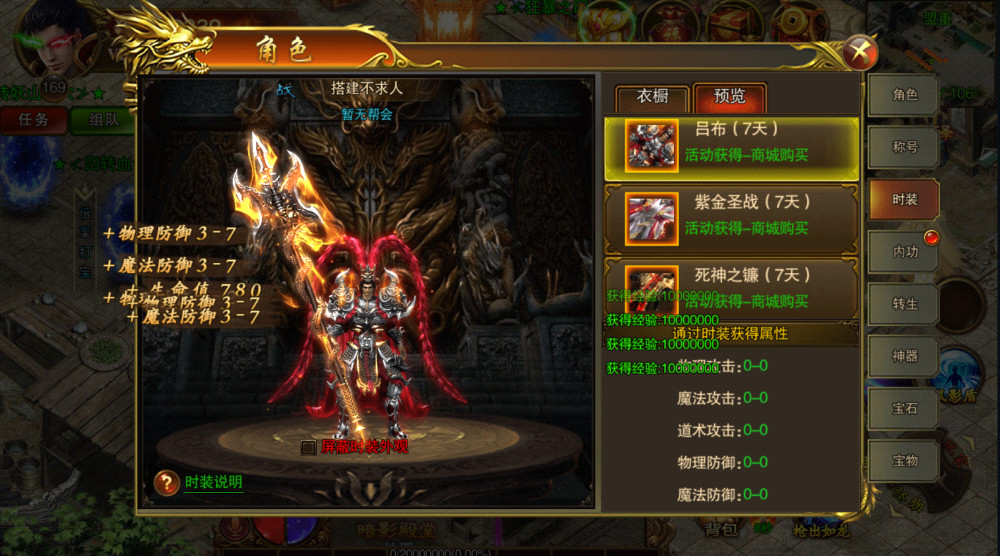Screen dimensions: 1000x556
Task: Select the 吕布 (7天) costume
Action: (x=731, y=144)
